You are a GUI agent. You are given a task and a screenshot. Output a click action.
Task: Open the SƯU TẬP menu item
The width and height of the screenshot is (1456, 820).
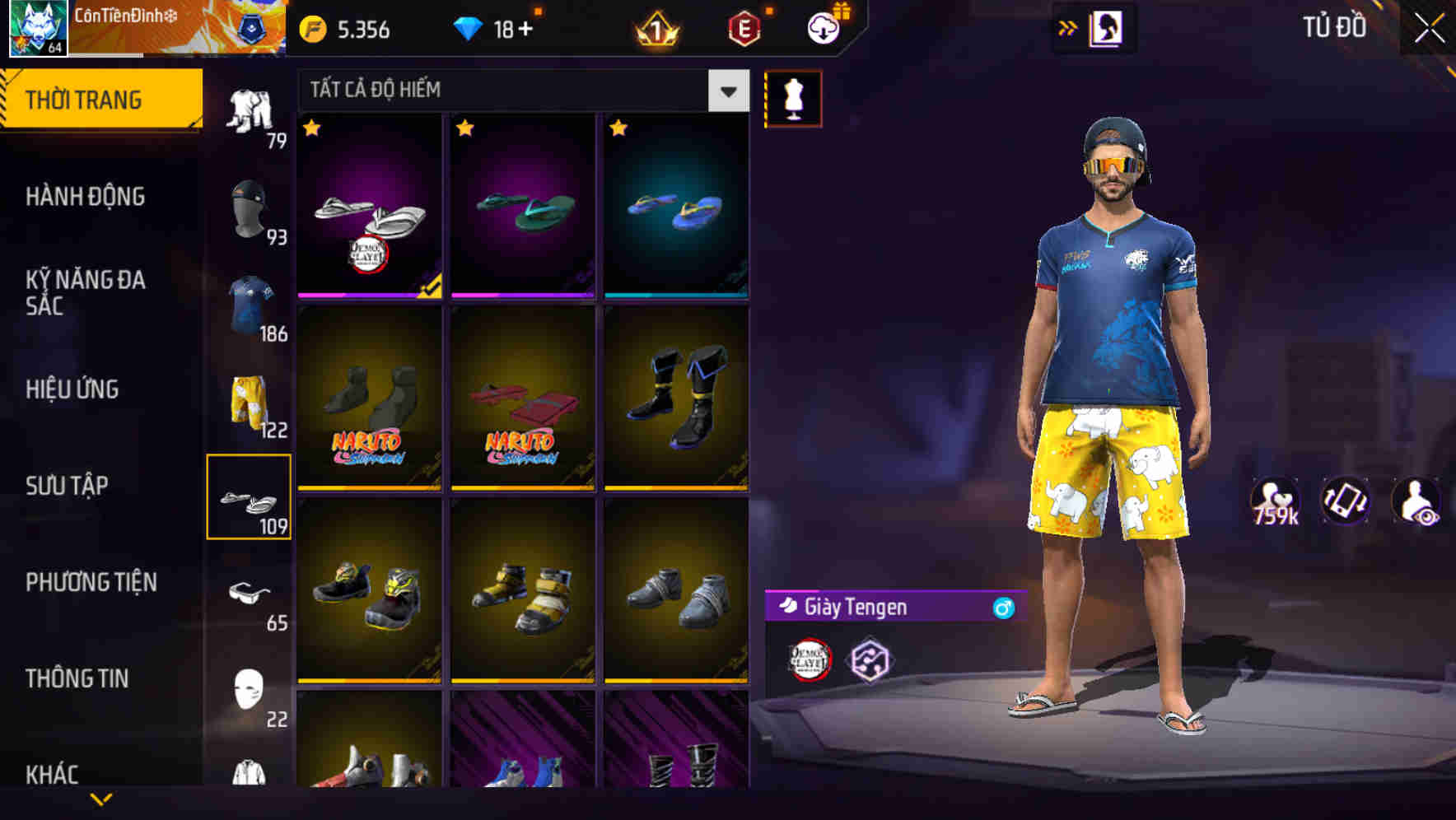click(66, 486)
